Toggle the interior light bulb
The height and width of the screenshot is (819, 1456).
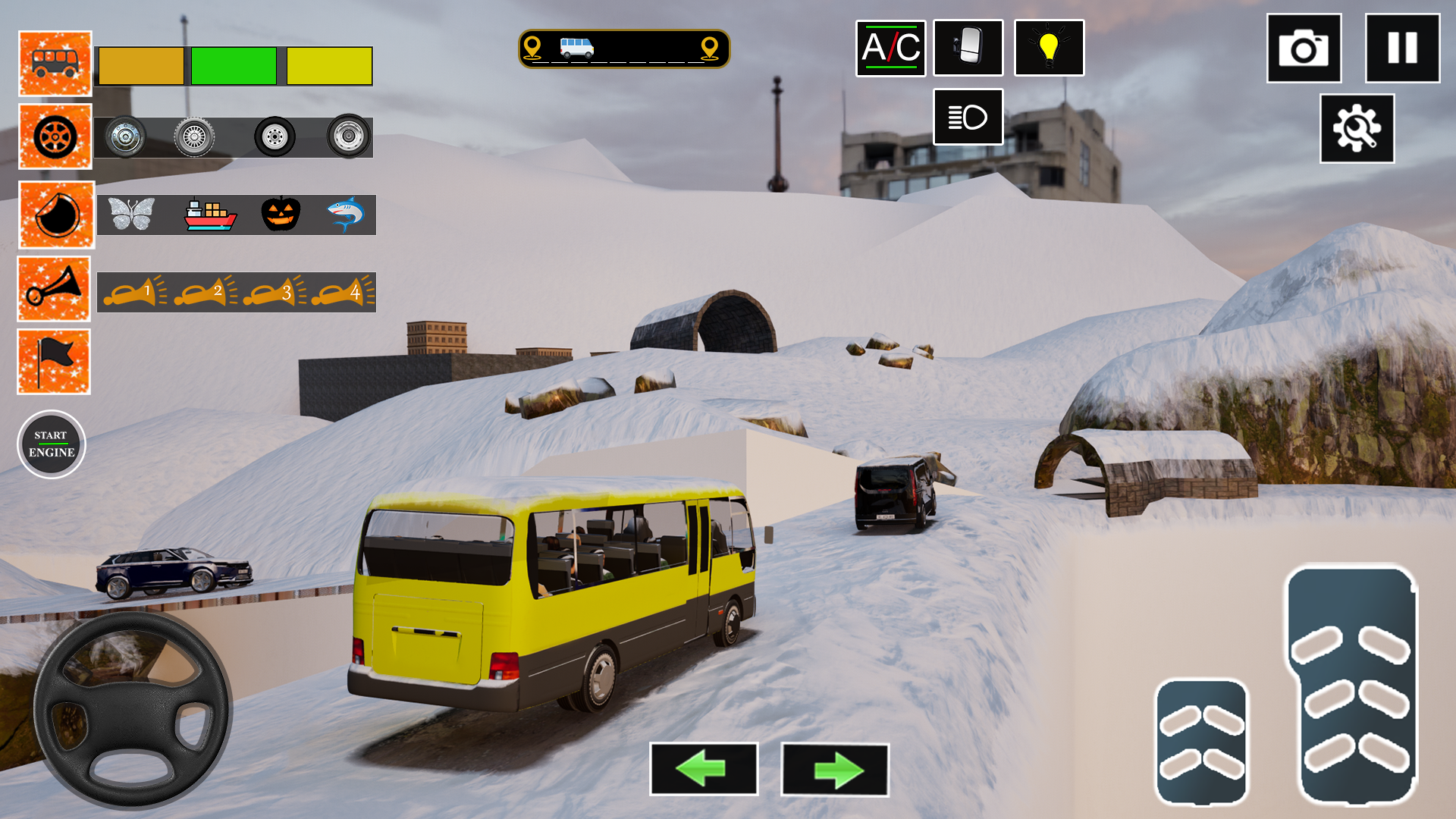[x=1049, y=49]
